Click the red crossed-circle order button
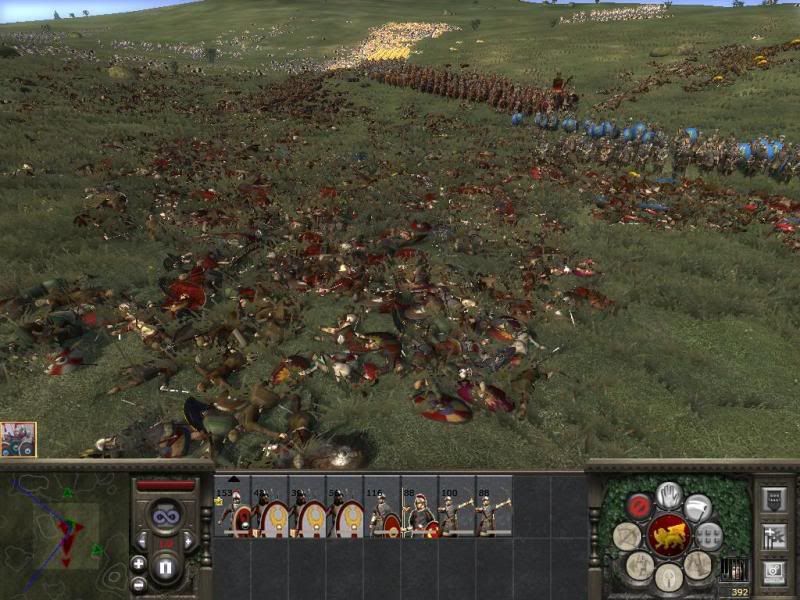Viewport: 800px width, 600px height. click(x=639, y=505)
